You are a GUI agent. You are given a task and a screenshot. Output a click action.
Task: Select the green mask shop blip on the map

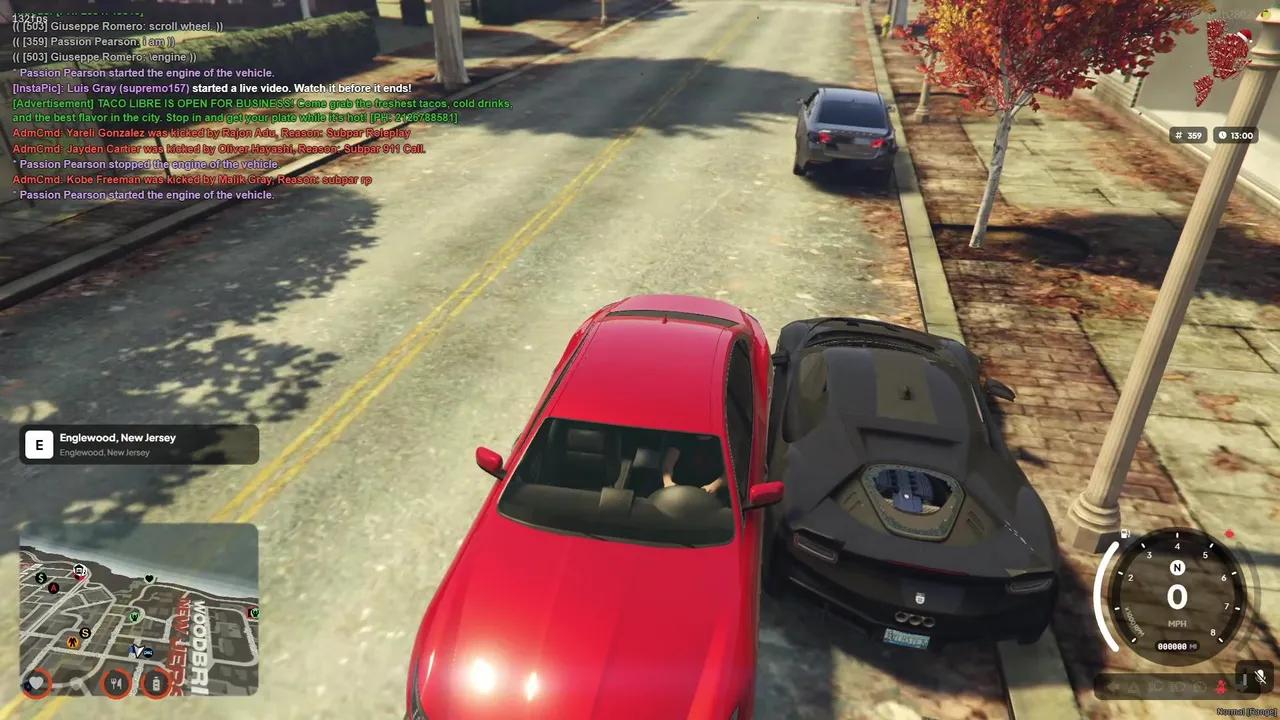[135, 615]
